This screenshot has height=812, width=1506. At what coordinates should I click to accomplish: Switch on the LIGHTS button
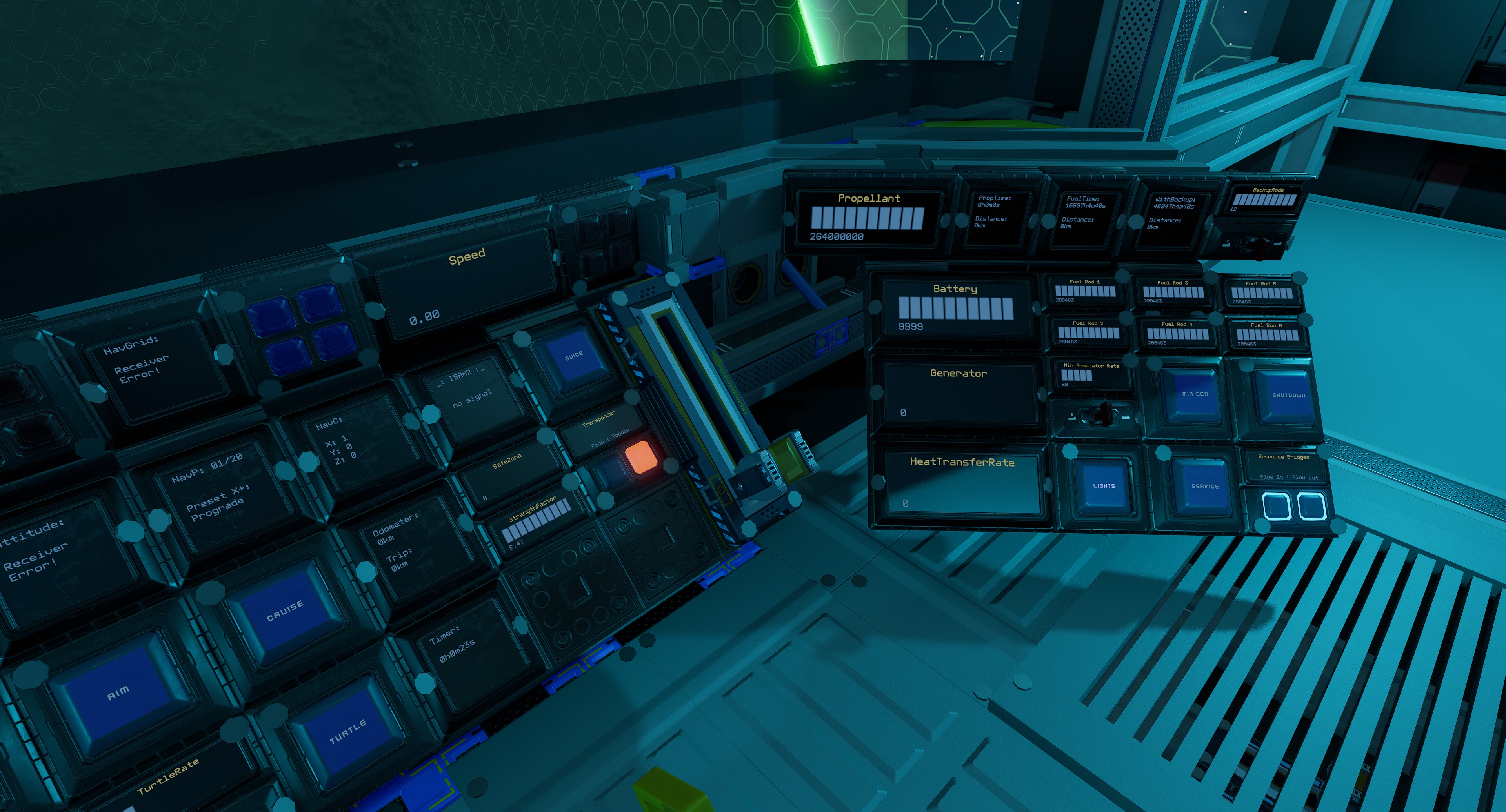click(1103, 486)
